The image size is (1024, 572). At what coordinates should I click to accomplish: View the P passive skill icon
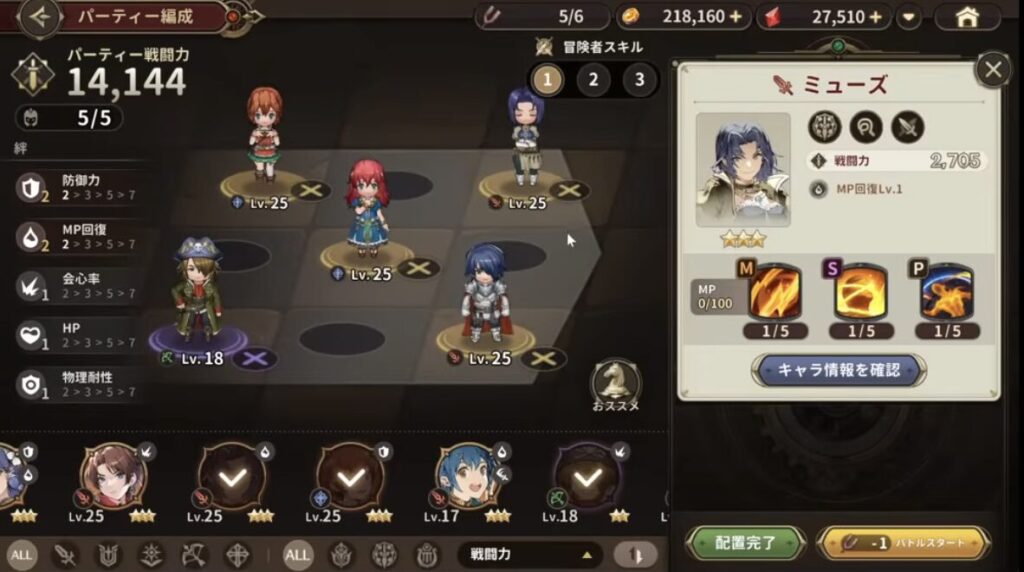[946, 292]
